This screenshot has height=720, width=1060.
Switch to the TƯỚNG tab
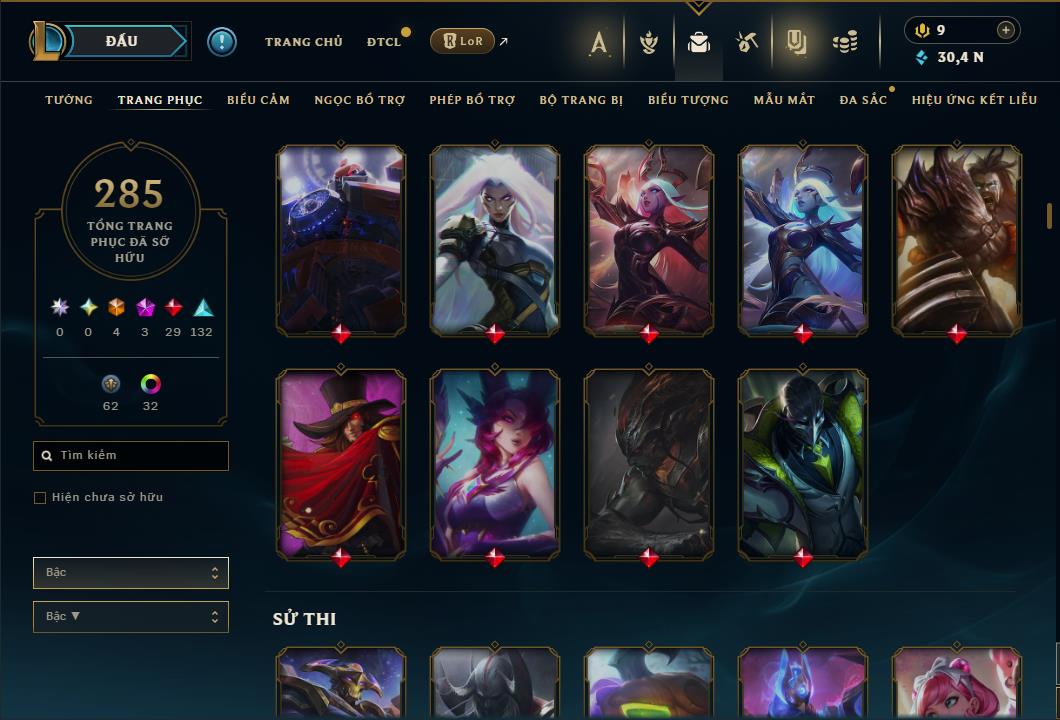point(69,100)
